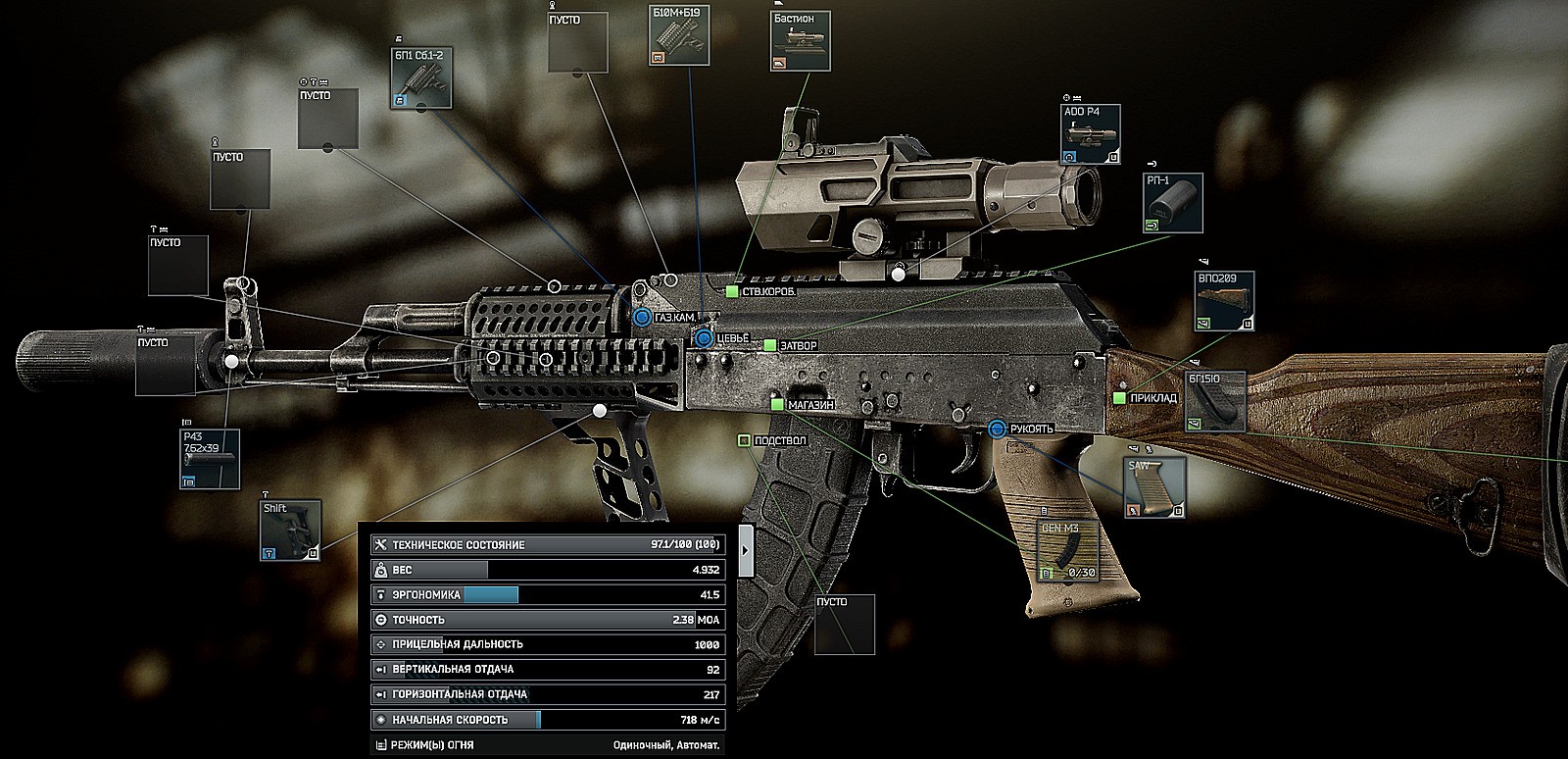Toggle the СТВ.КОРОБ. slot marker
This screenshot has height=759, width=1568.
click(732, 292)
